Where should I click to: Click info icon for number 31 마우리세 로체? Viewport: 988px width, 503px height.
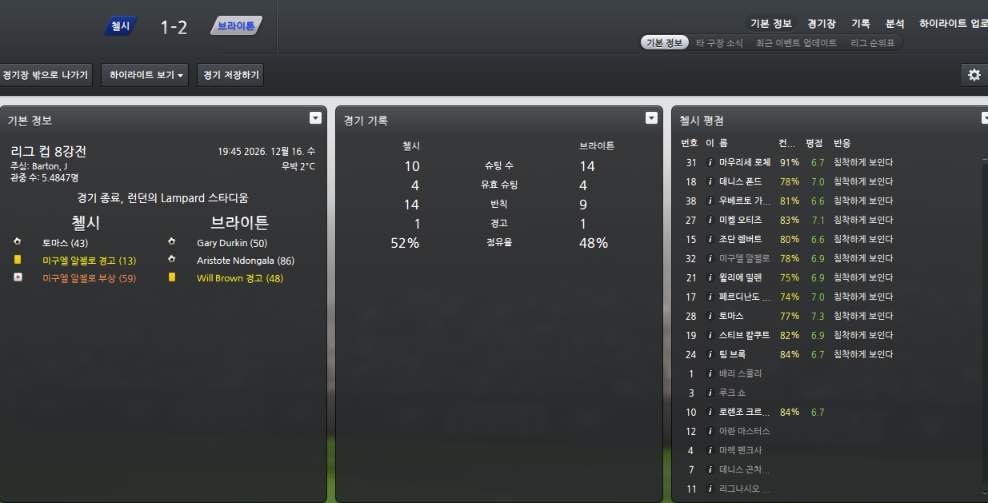[710, 162]
